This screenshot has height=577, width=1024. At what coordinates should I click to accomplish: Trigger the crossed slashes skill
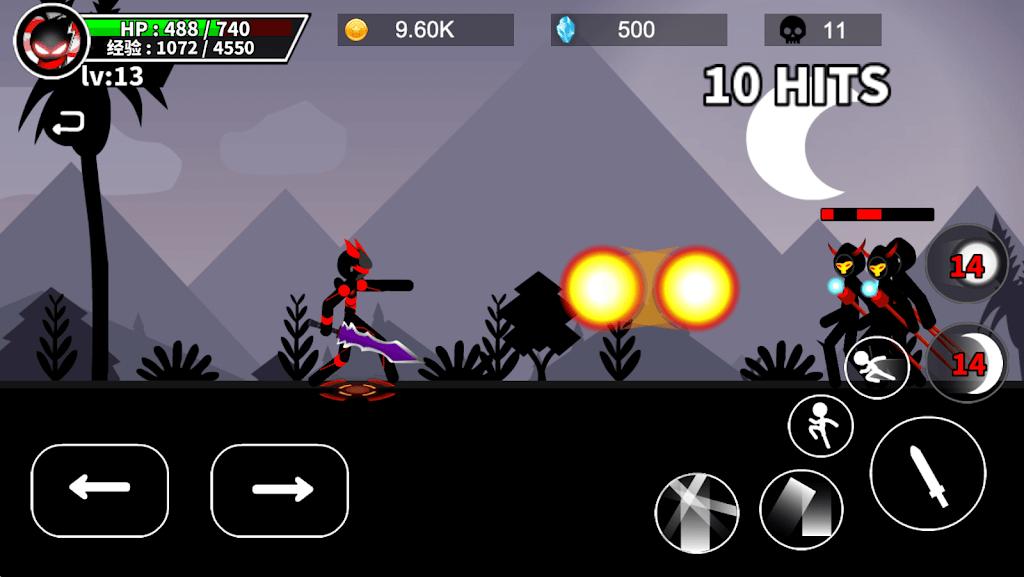[697, 512]
